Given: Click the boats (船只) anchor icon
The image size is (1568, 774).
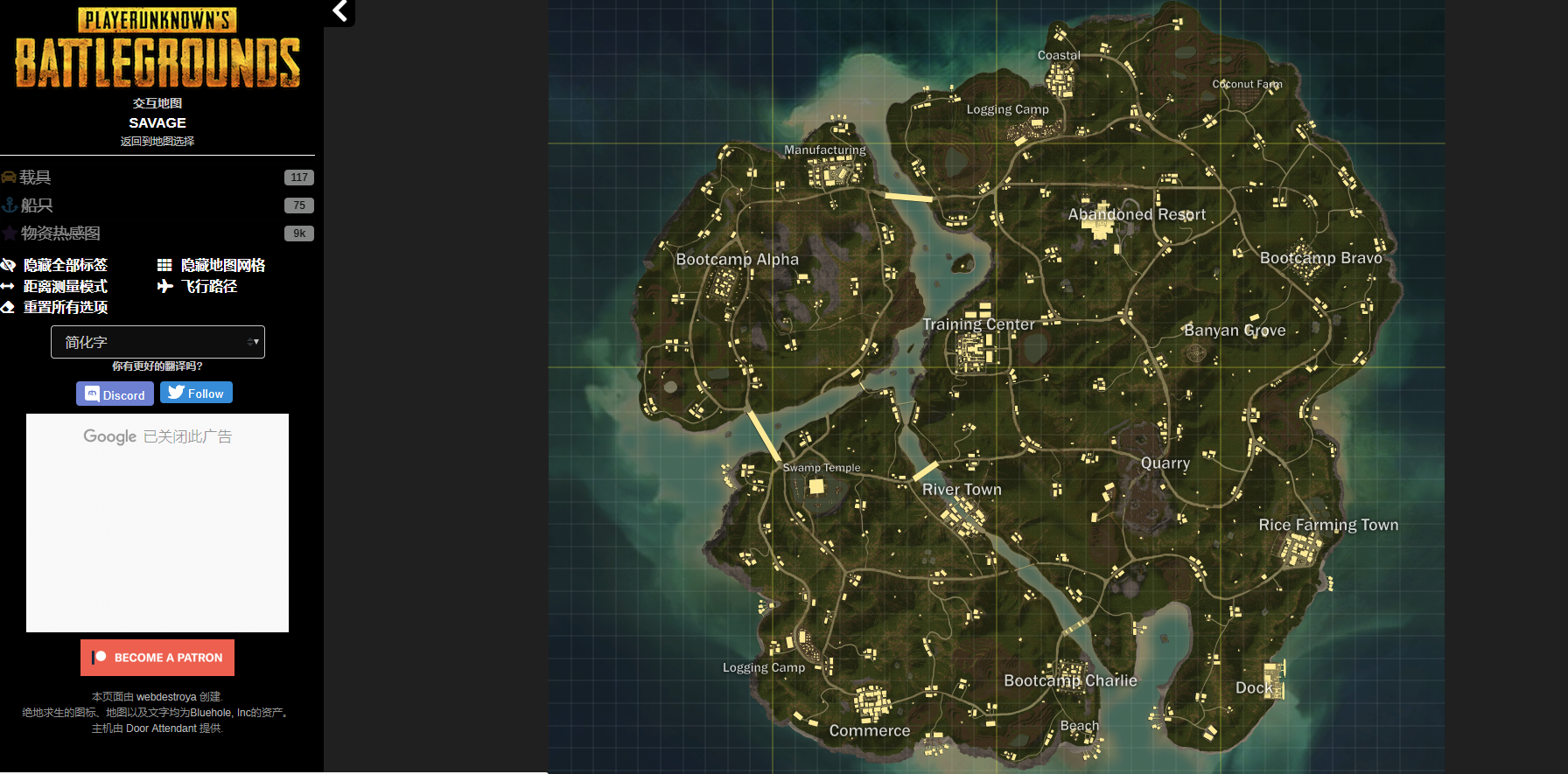Looking at the screenshot, I should 9,205.
